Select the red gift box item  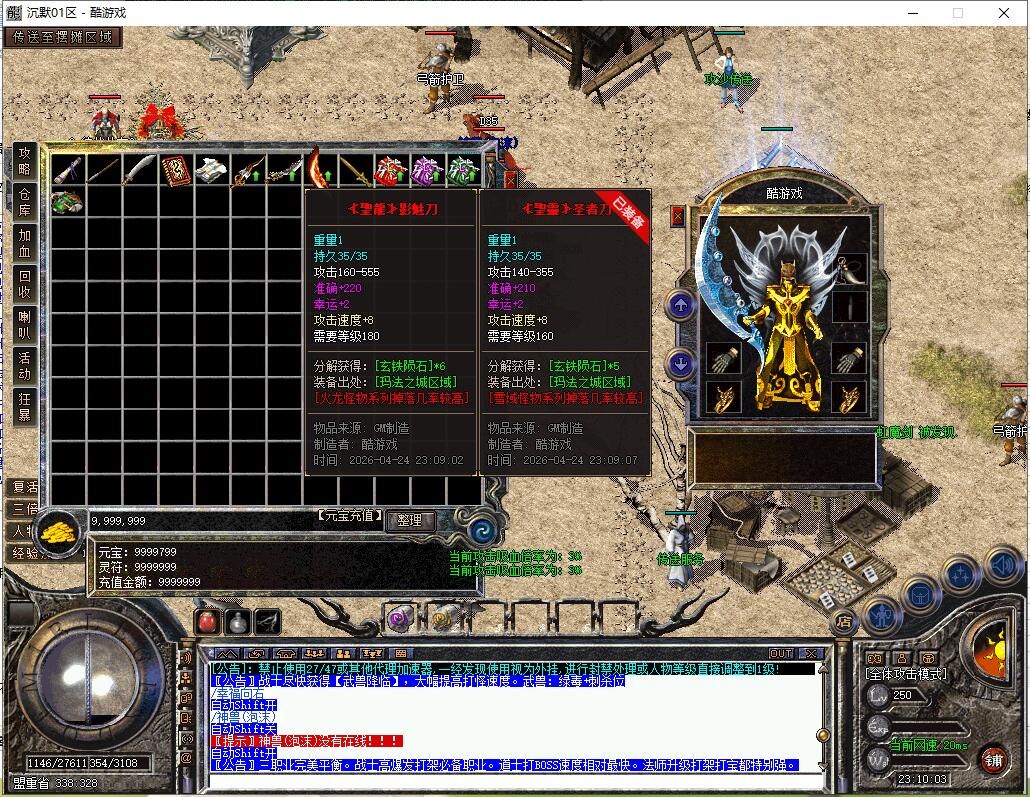click(x=391, y=171)
